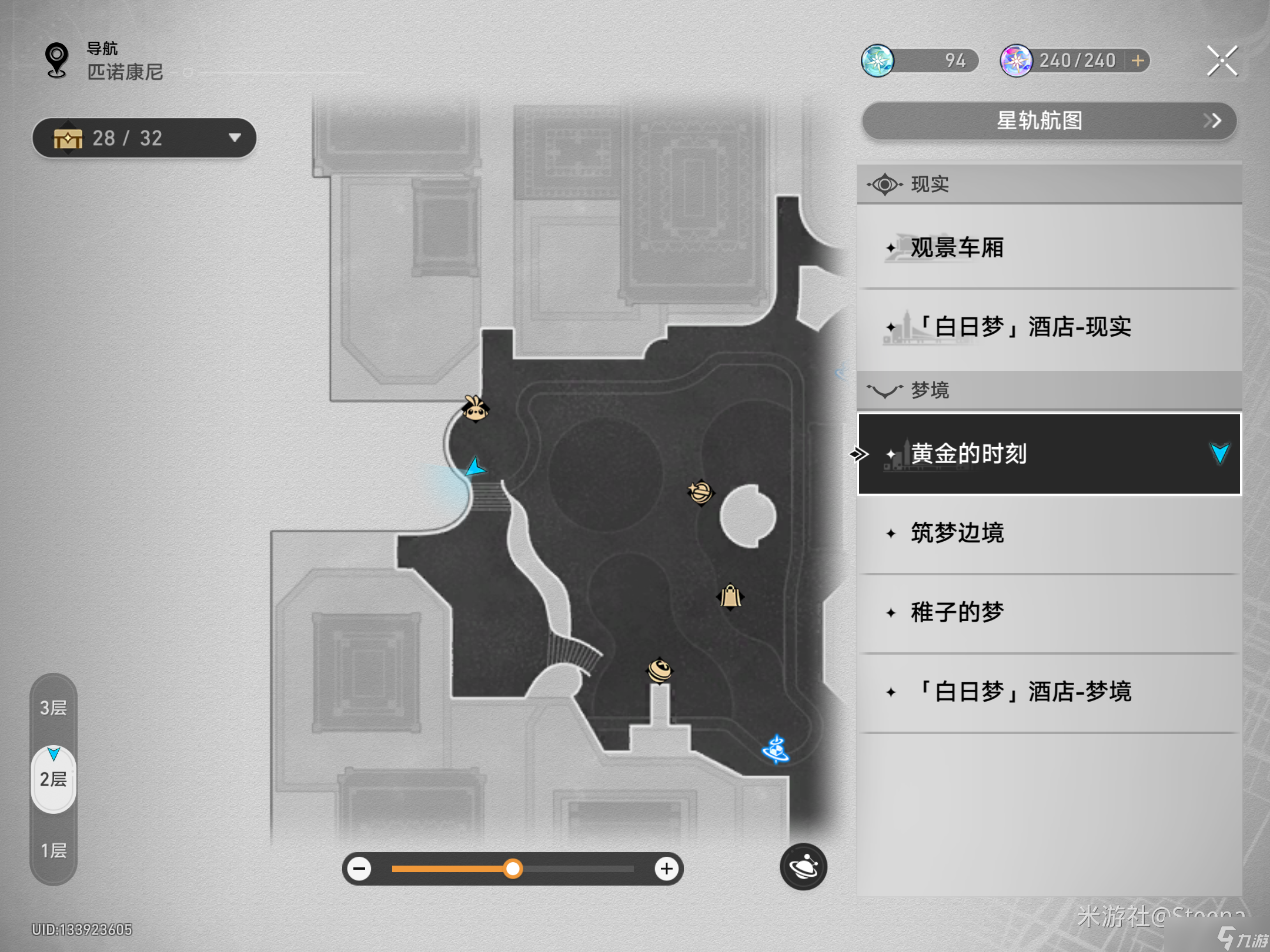Select the 2层 floor button
The height and width of the screenshot is (952, 1270).
[x=54, y=779]
